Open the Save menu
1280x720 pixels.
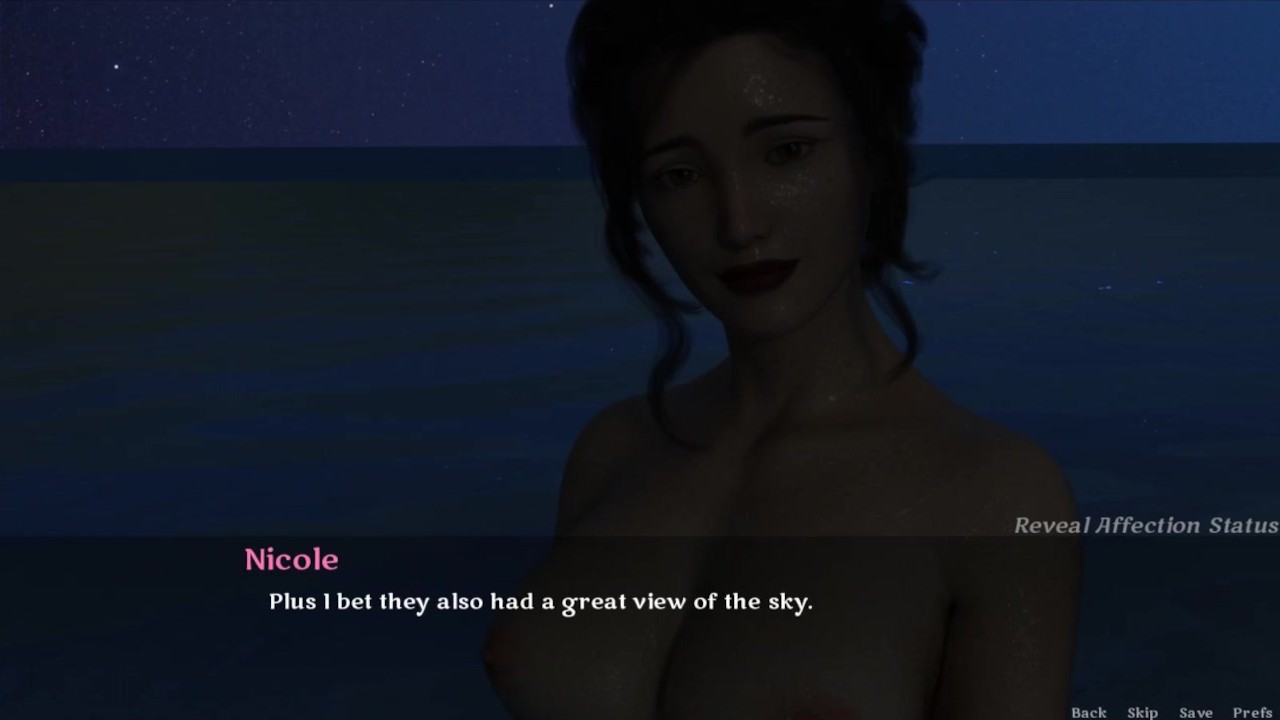click(x=1195, y=712)
